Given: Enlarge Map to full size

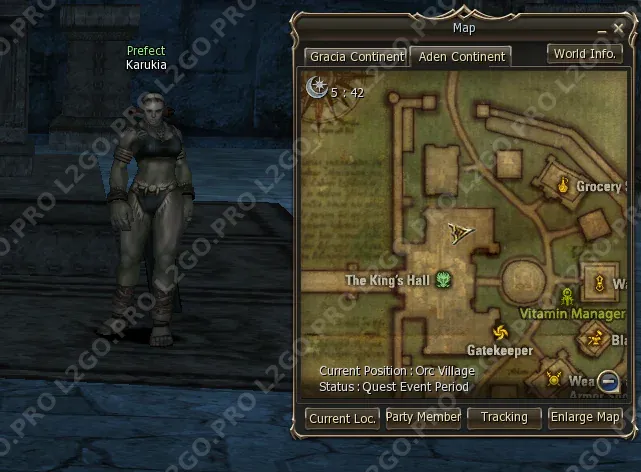Looking at the screenshot, I should click(585, 417).
